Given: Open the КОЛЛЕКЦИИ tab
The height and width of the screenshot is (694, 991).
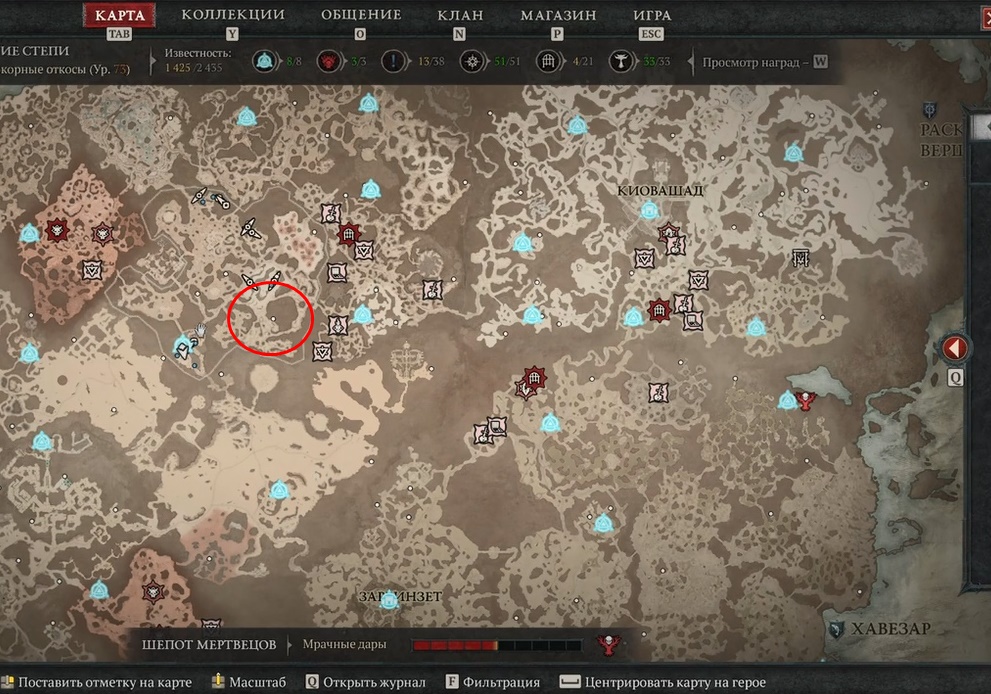Looking at the screenshot, I should coord(233,15).
